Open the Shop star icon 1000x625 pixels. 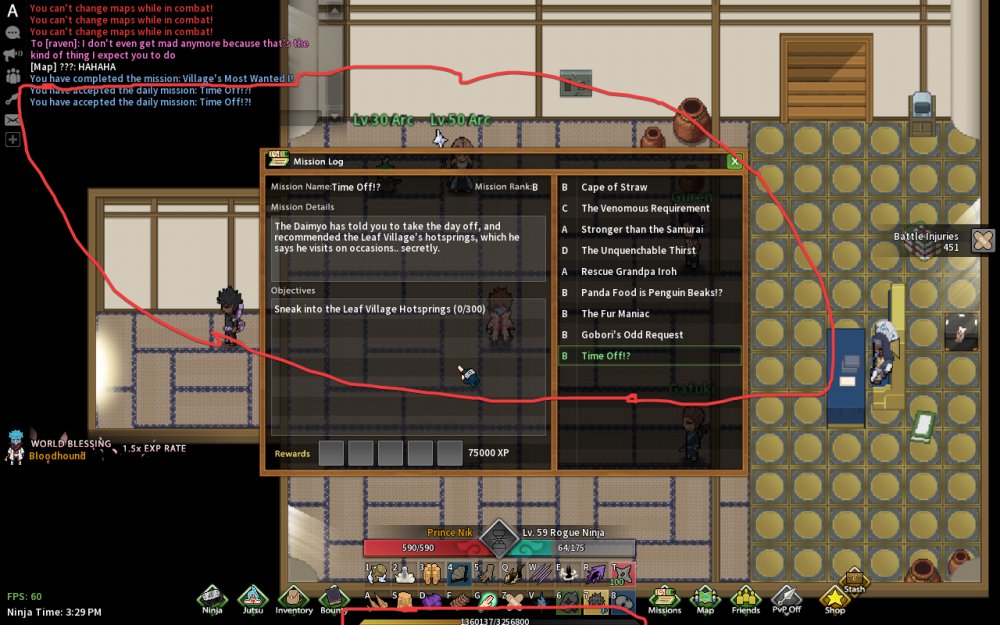(x=833, y=598)
